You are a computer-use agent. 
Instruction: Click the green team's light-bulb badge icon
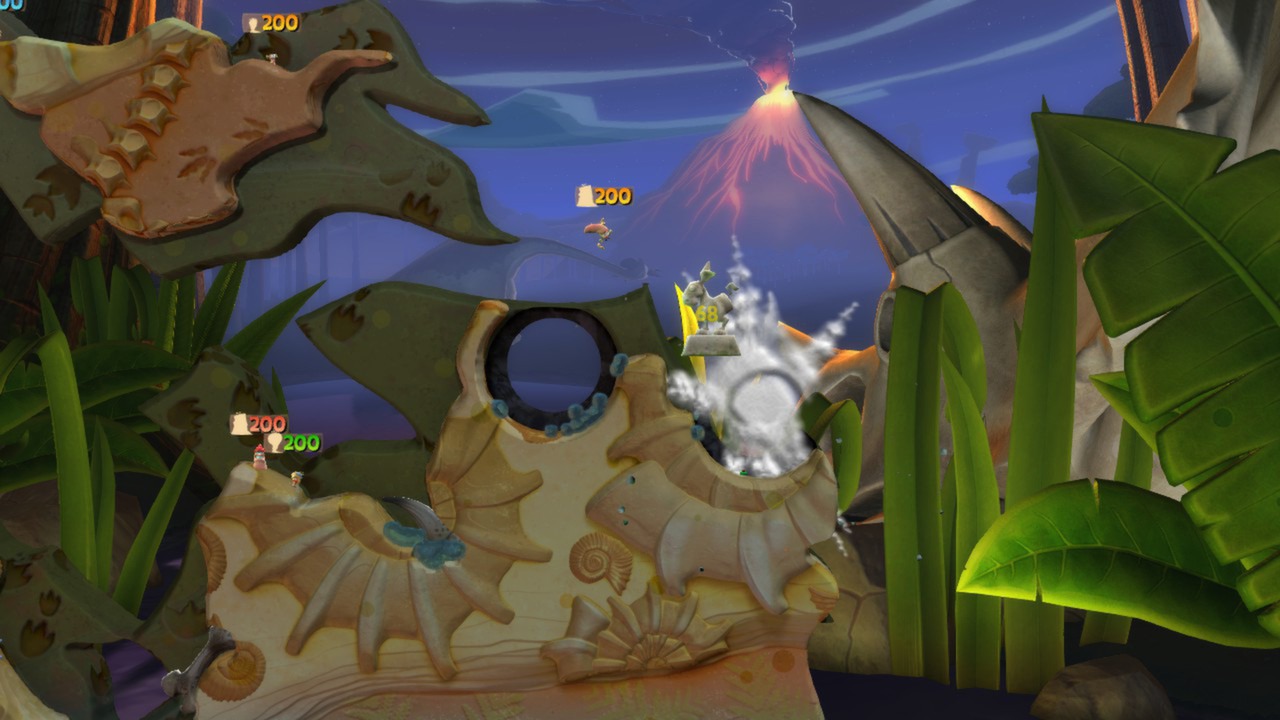tap(276, 442)
